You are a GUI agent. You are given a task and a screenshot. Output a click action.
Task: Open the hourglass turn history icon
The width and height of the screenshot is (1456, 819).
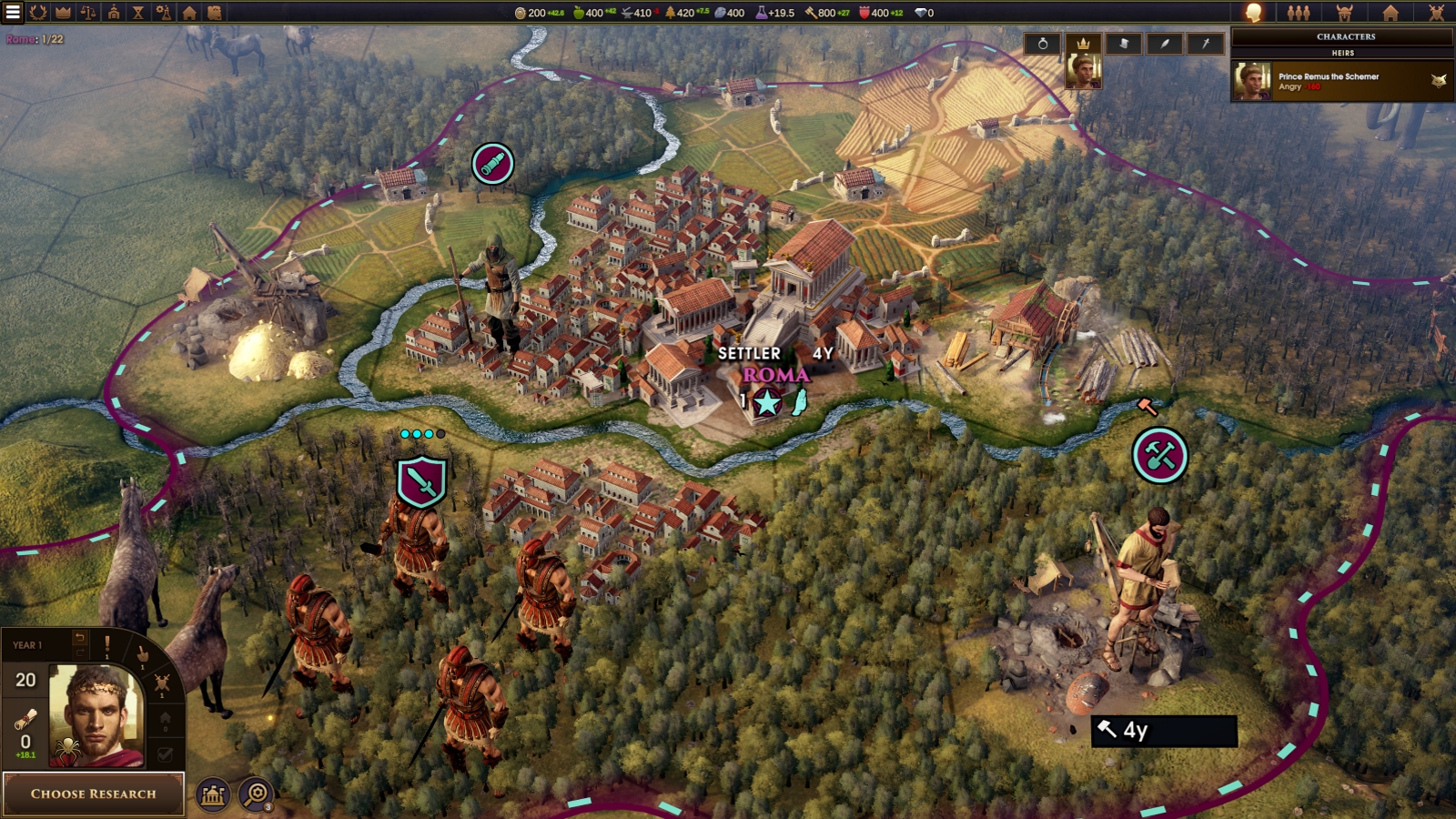coord(137,13)
